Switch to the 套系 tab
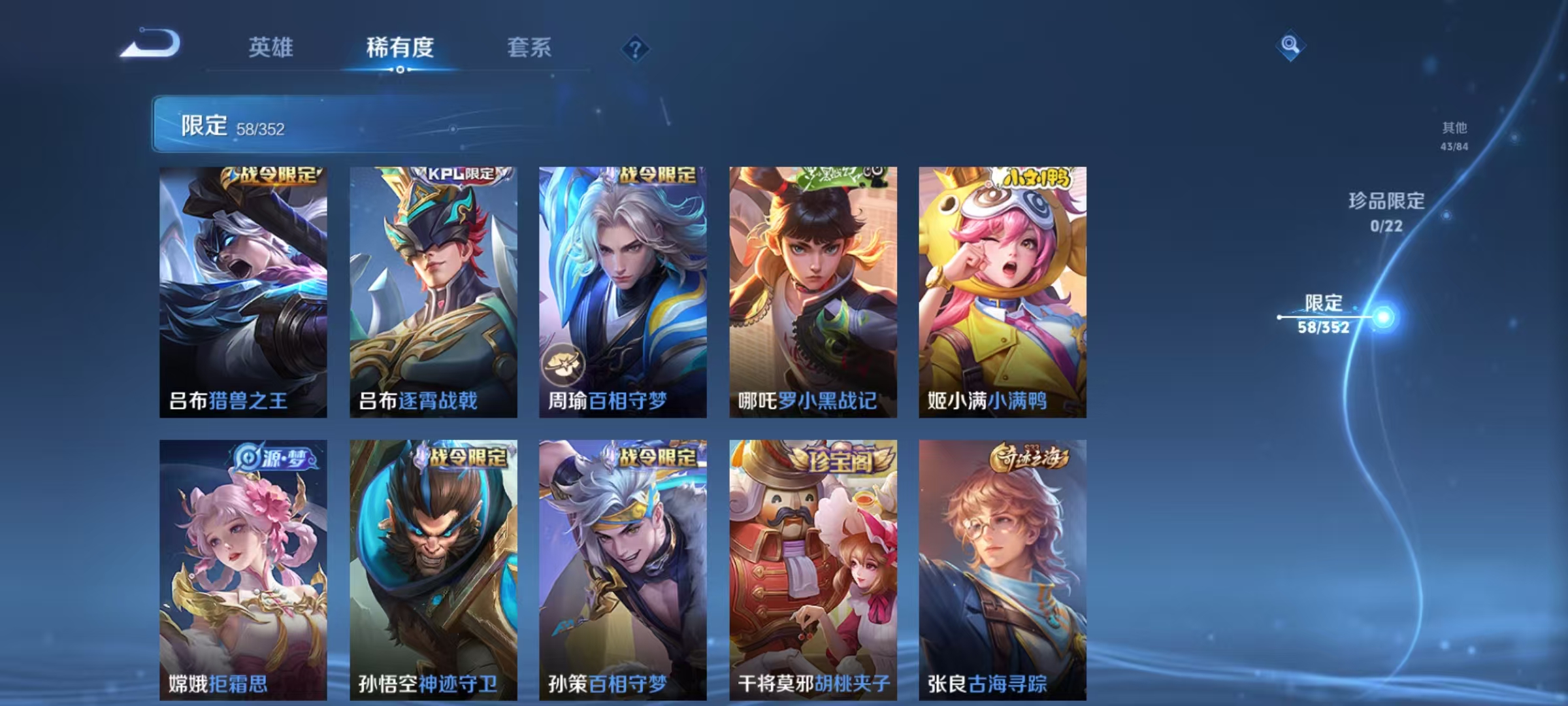The height and width of the screenshot is (706, 1568). coord(531,48)
